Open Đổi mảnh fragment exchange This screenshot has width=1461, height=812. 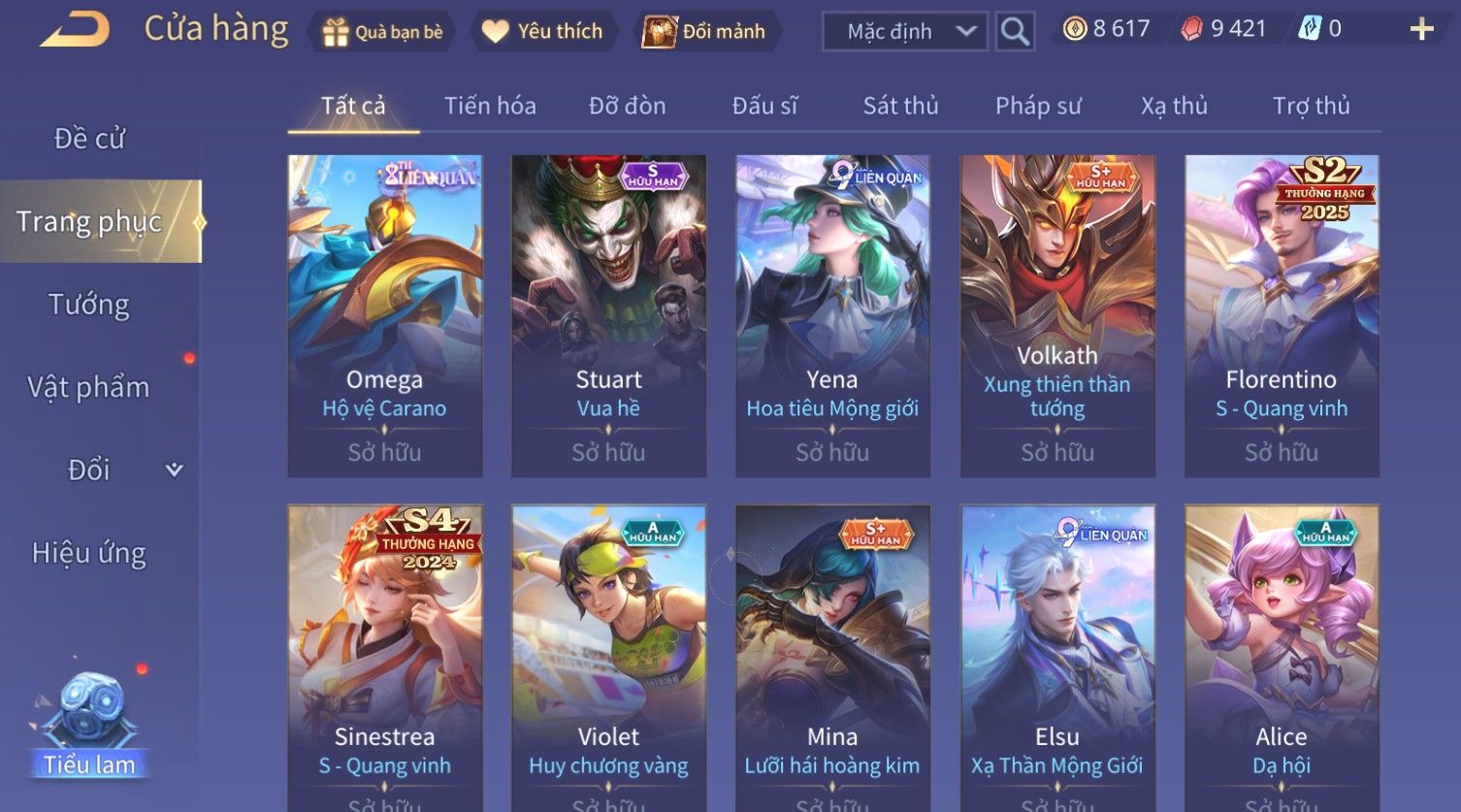pyautogui.click(x=705, y=32)
